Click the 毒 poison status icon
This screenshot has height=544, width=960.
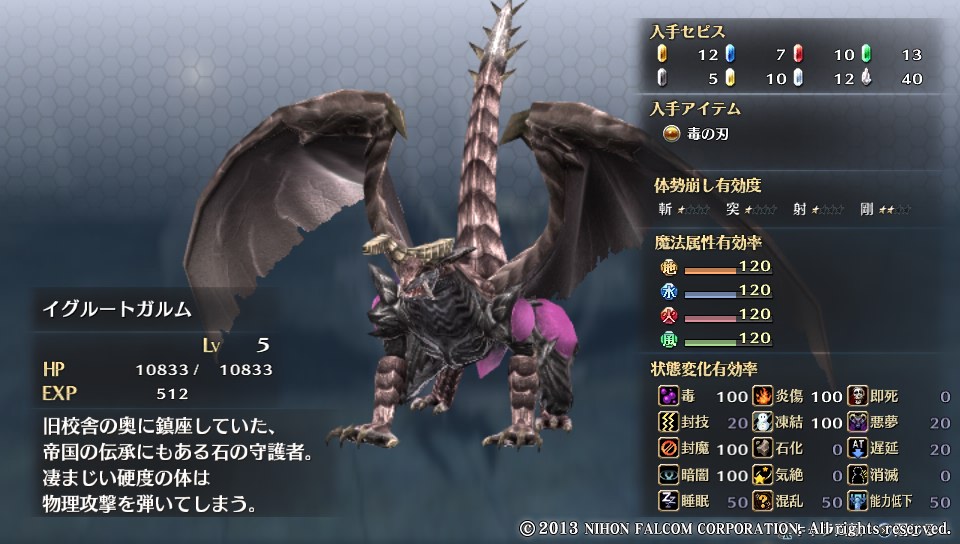tap(669, 397)
